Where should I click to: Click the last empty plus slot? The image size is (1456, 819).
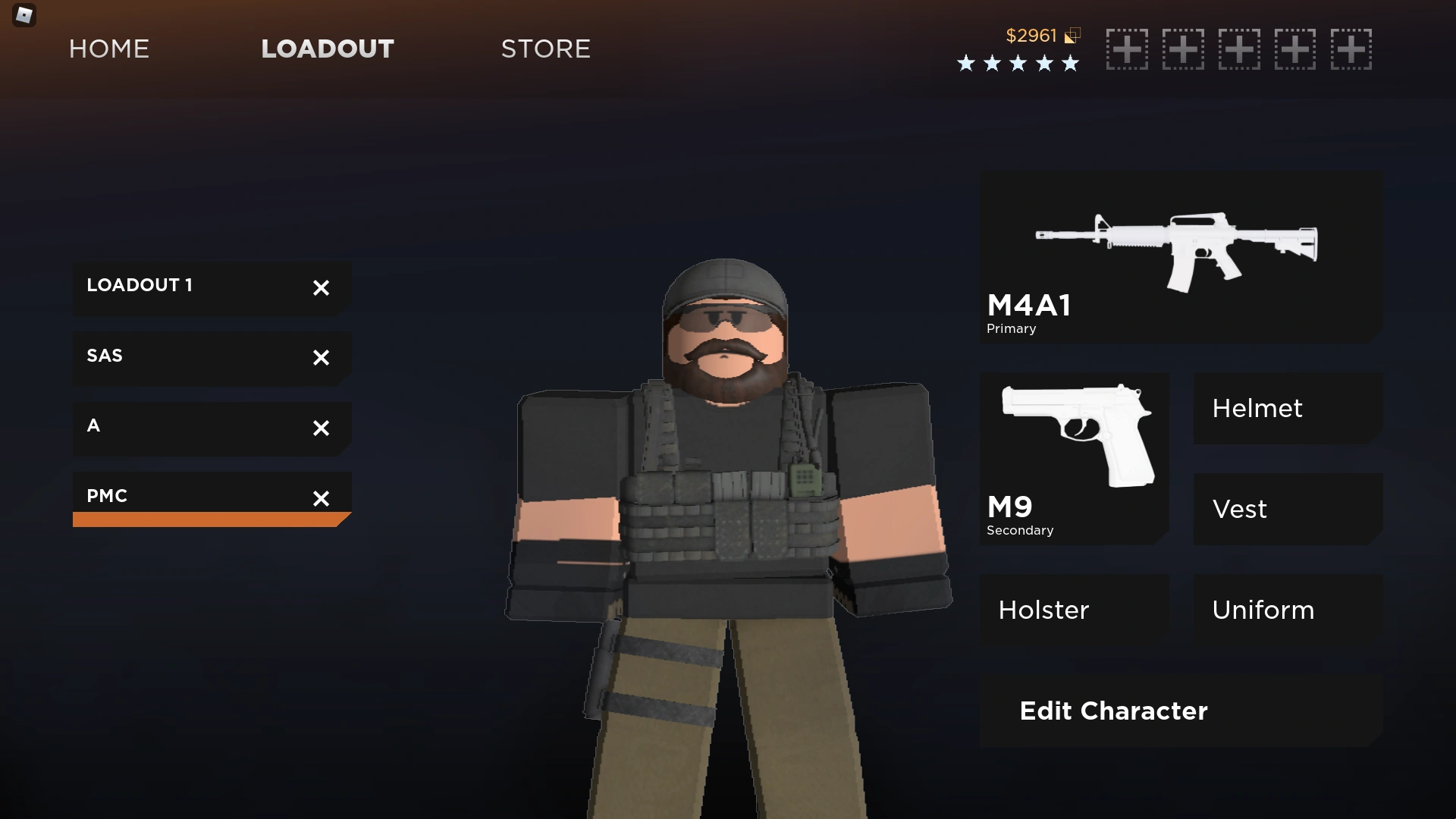1352,49
